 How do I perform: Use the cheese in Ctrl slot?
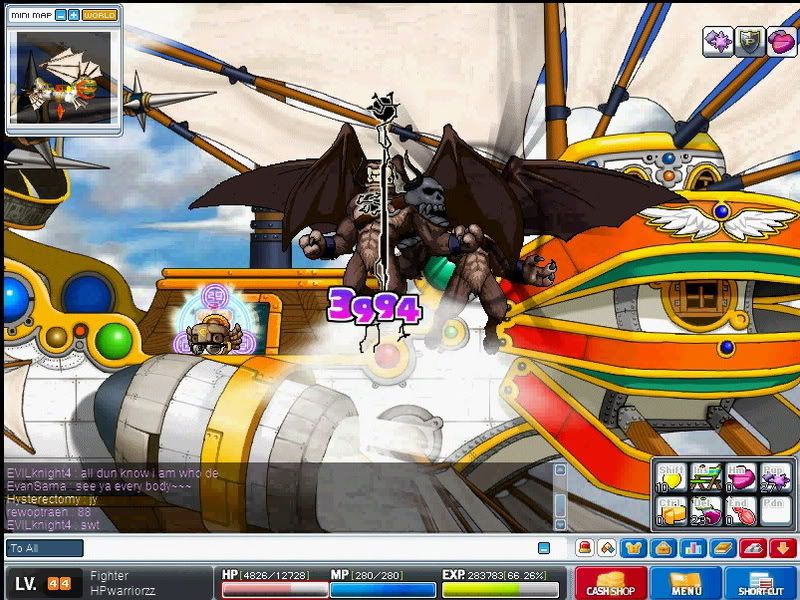tap(673, 513)
